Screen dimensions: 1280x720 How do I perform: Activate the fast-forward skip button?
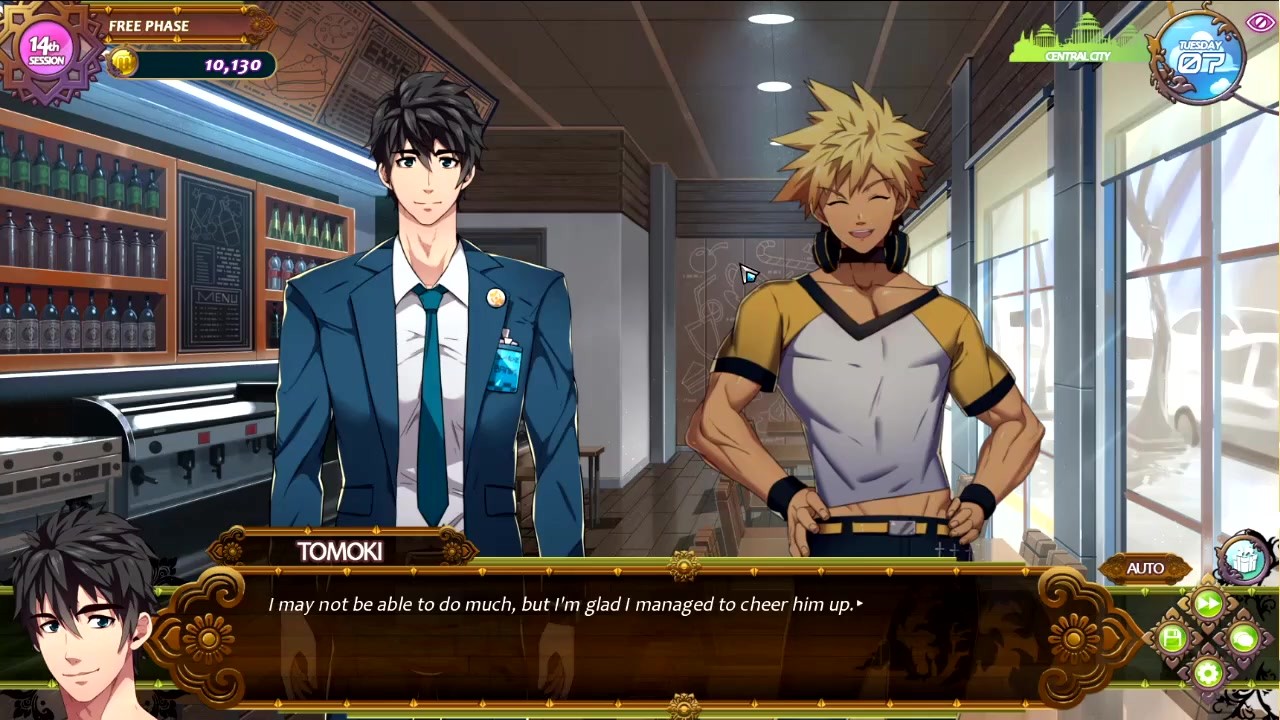click(1208, 603)
